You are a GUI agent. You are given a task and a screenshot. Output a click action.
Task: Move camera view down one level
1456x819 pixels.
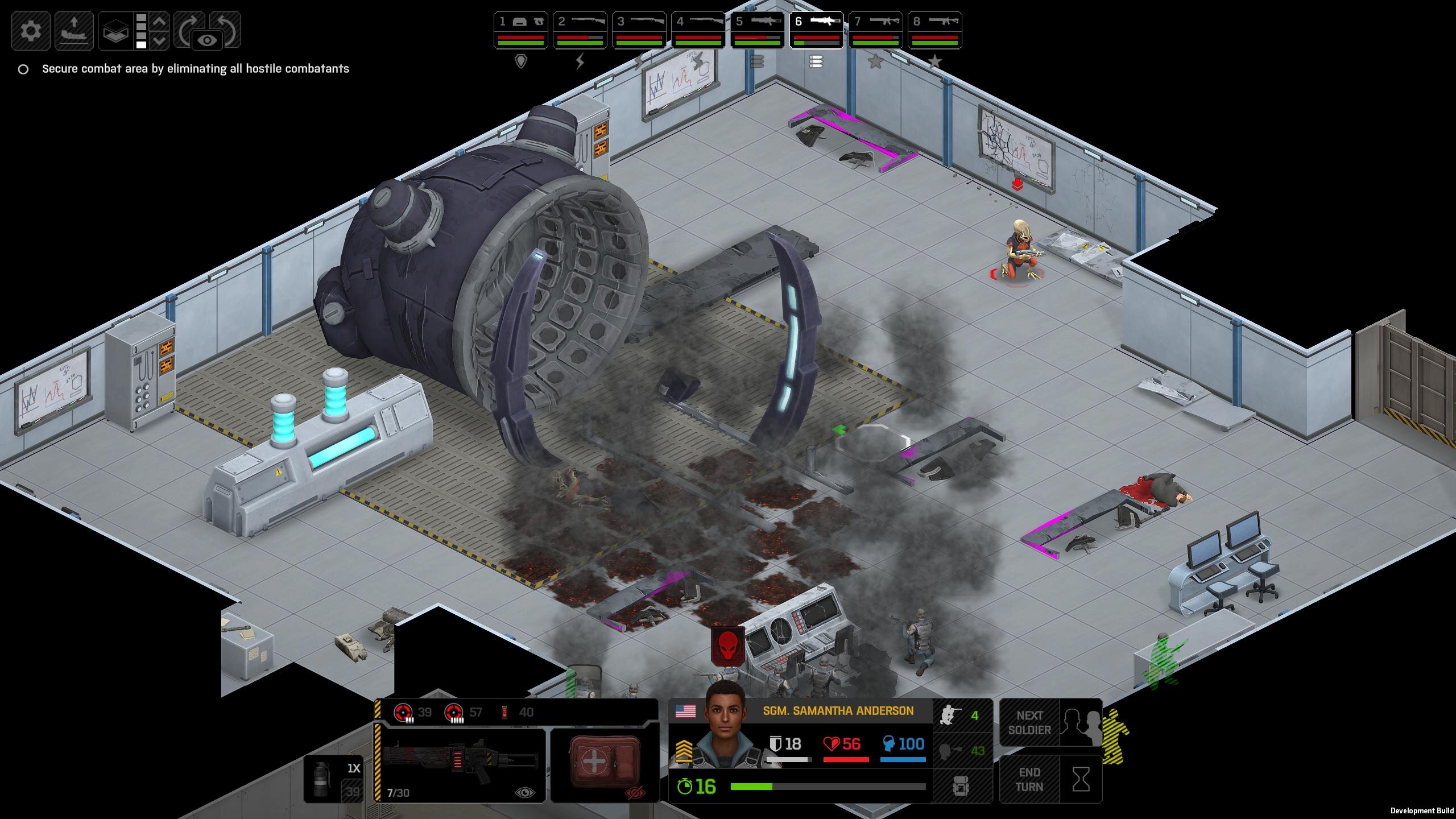pos(160,41)
